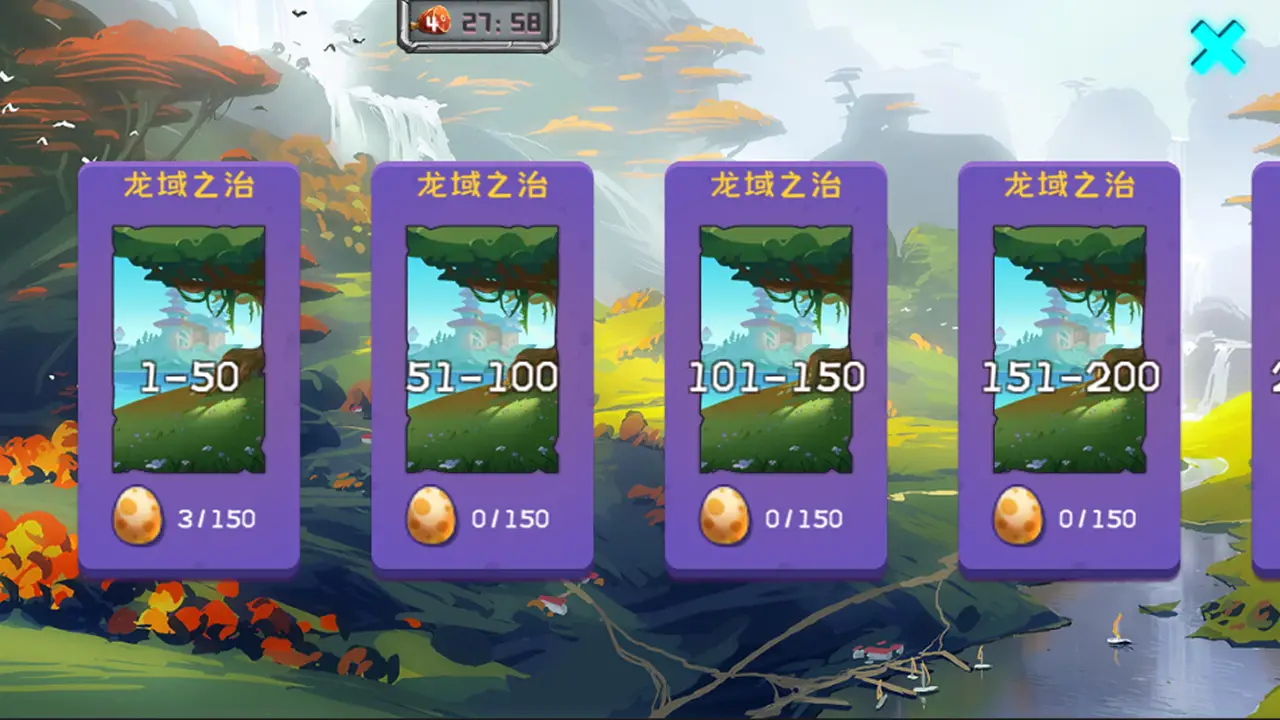Click the 龙域之治 title on the 151-200 card
The image size is (1280, 720).
coord(1069,183)
